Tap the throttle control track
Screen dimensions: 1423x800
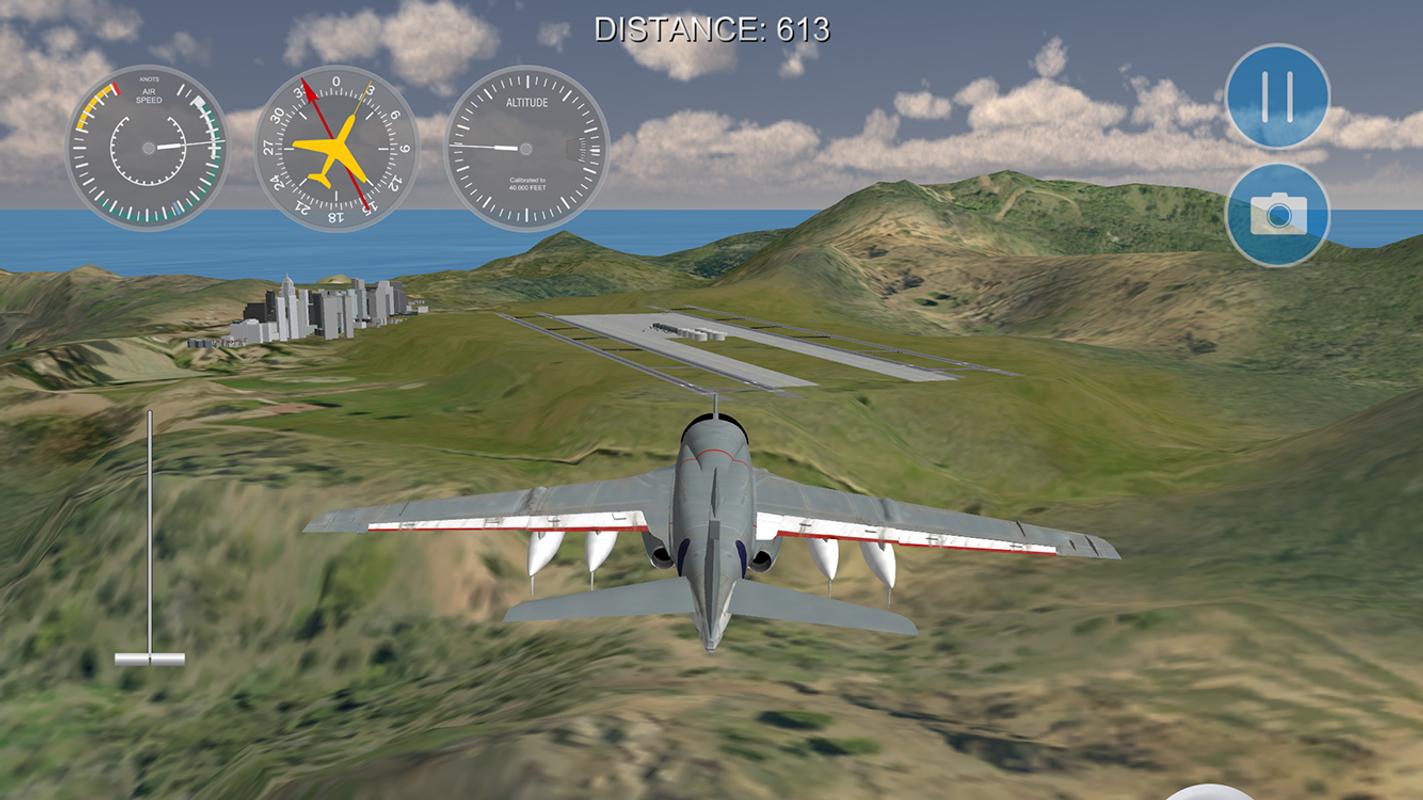pyautogui.click(x=151, y=530)
